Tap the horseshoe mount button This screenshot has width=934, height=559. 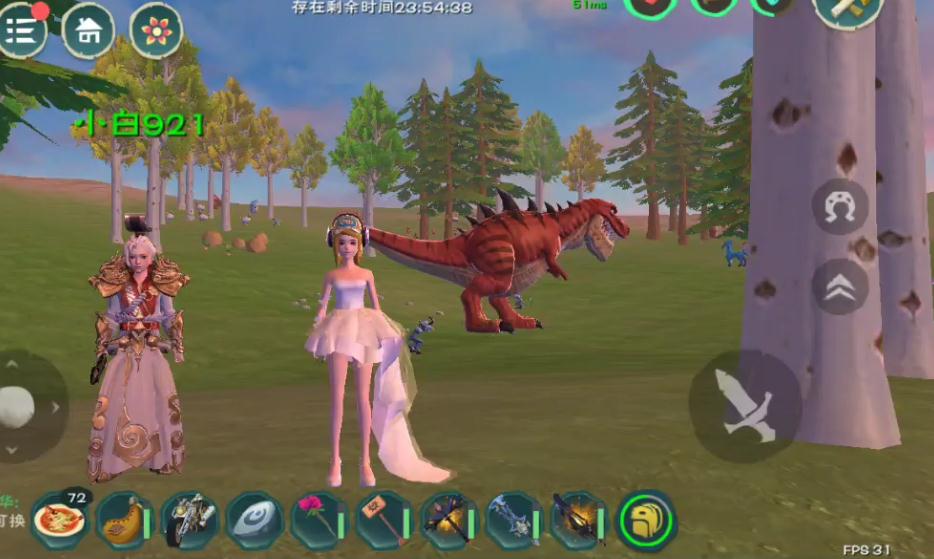pyautogui.click(x=840, y=207)
